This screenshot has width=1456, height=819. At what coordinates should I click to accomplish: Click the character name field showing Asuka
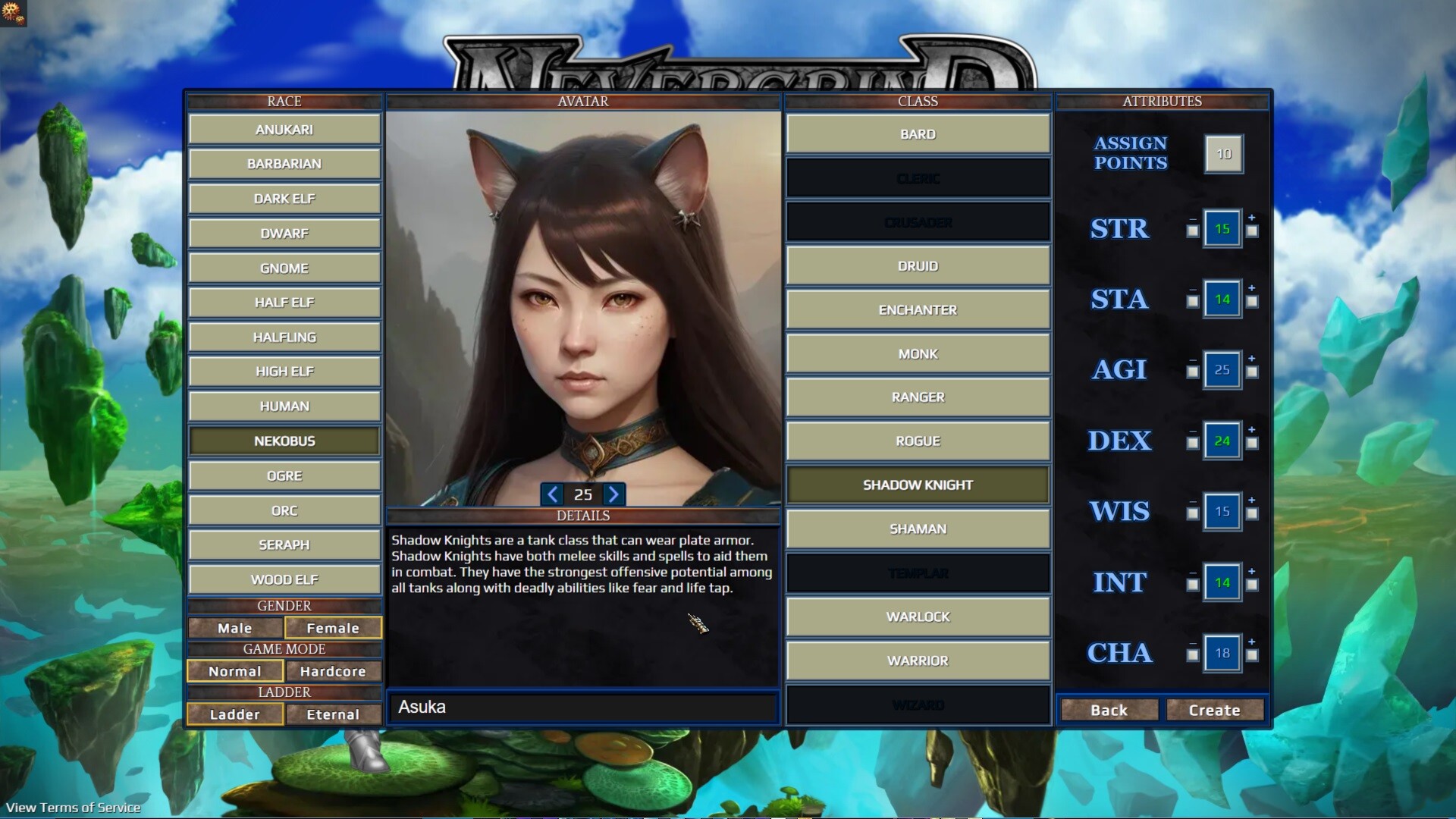(x=582, y=707)
